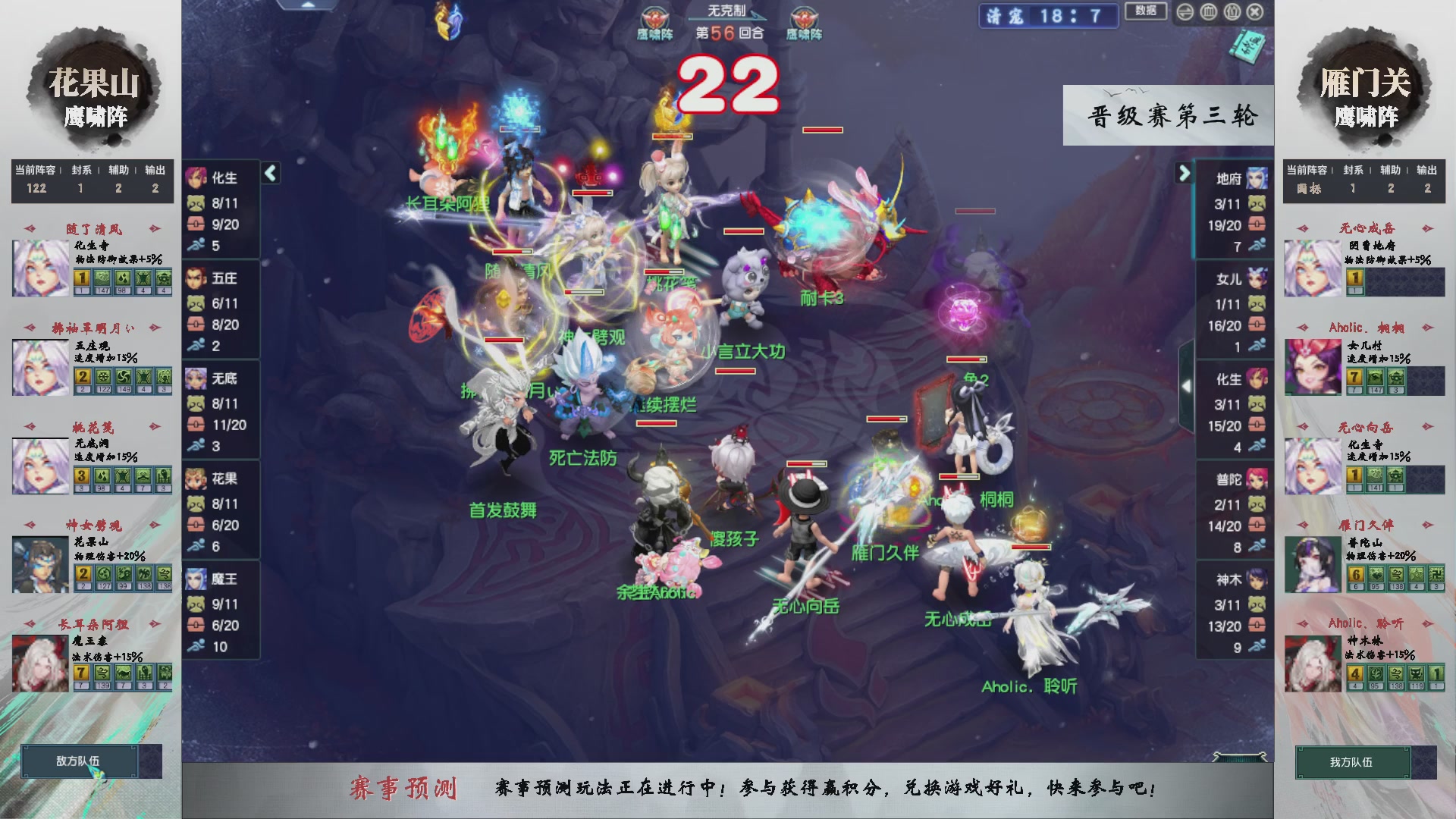Click the running-speed icon beside 五庄's stats
Image resolution: width=1456 pixels, height=819 pixels.
click(x=196, y=342)
